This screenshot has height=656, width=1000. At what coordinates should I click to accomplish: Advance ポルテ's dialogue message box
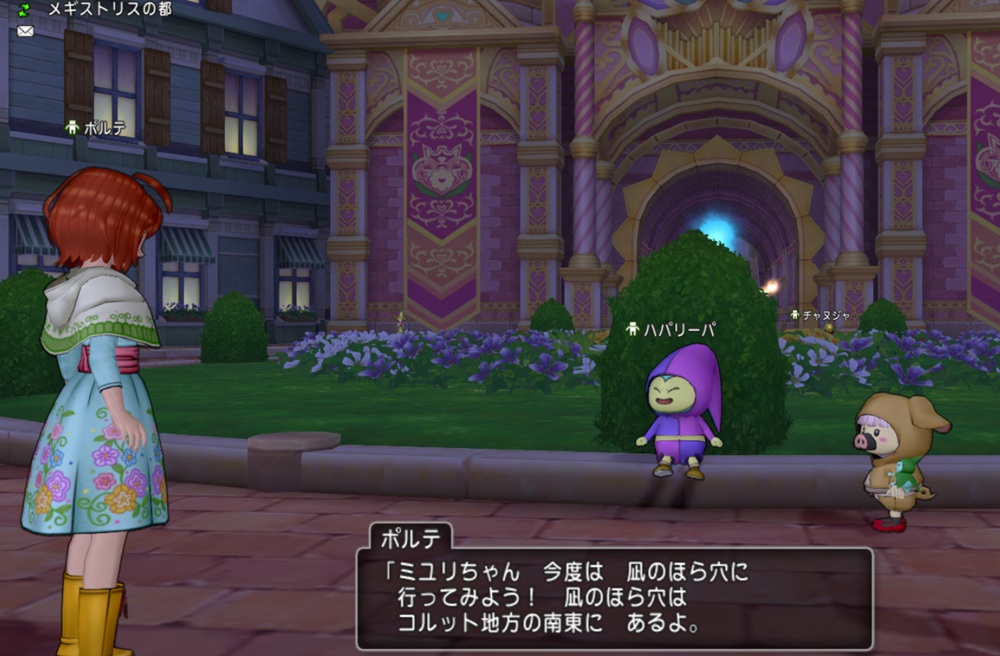[614, 598]
